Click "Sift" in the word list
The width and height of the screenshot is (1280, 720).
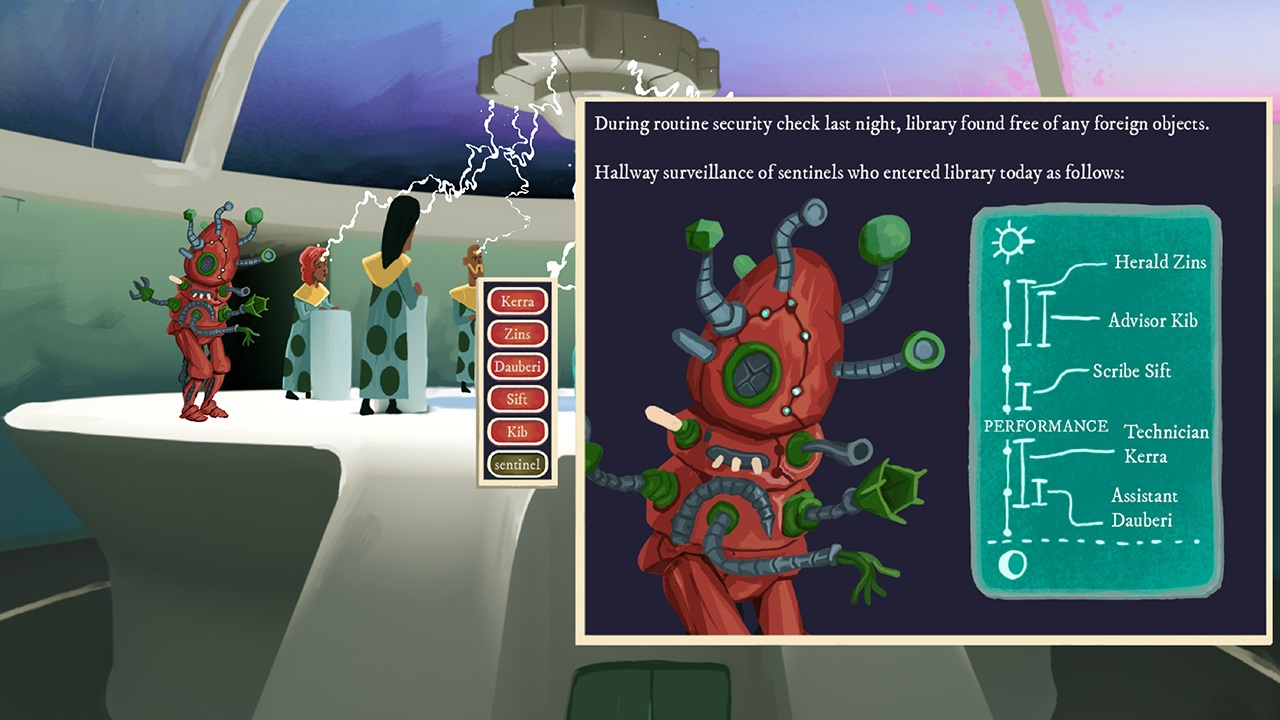pos(516,399)
